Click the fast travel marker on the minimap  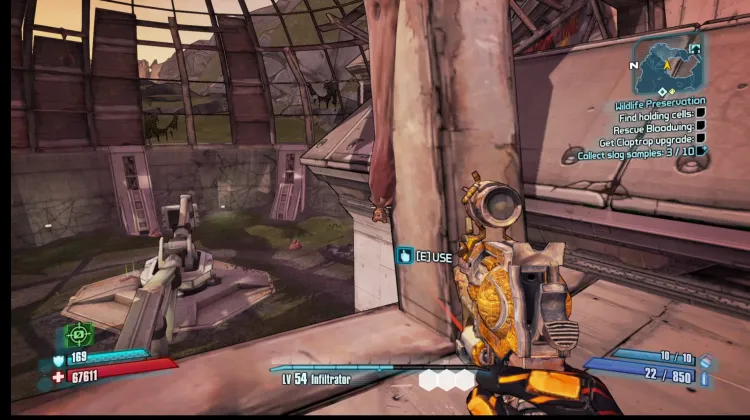(695, 47)
